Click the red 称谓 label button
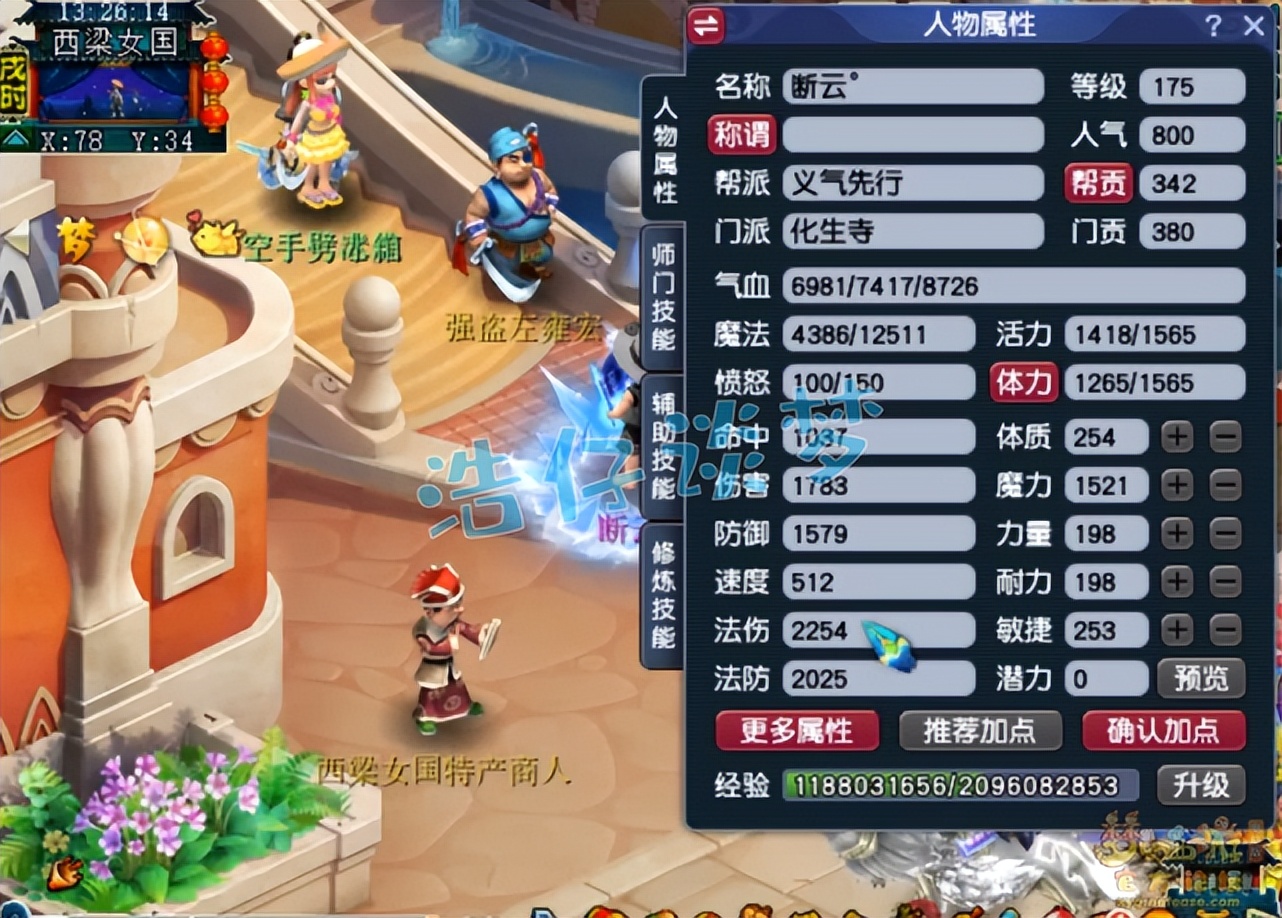The height and width of the screenshot is (918, 1282). [x=740, y=135]
